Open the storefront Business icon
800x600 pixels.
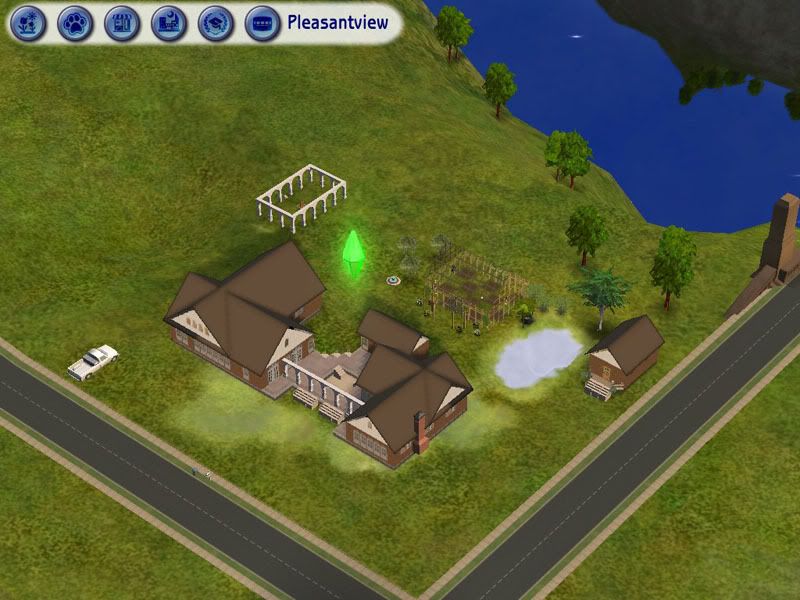(122, 22)
